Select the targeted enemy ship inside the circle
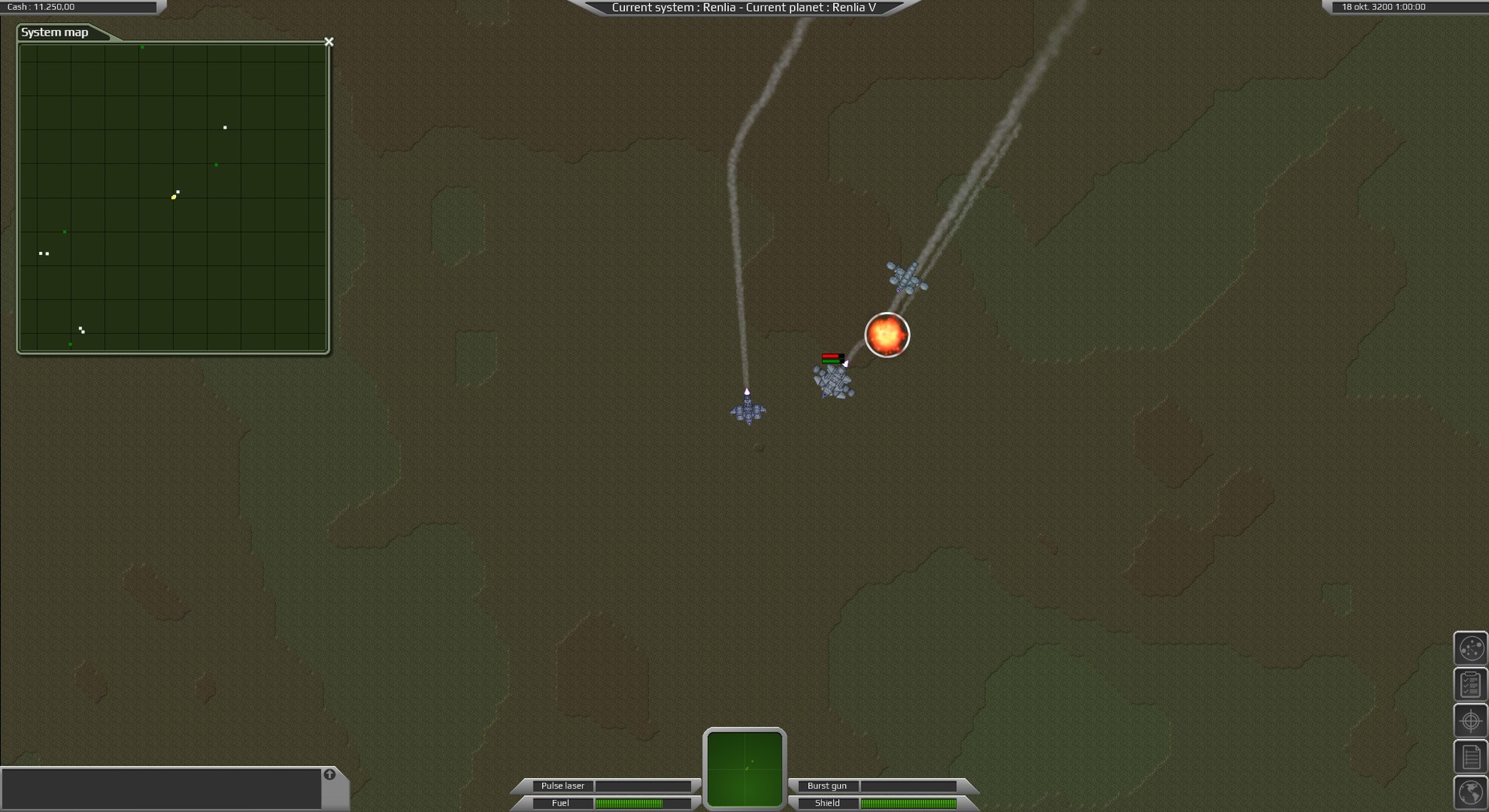Viewport: 1489px width, 812px height. pos(886,335)
